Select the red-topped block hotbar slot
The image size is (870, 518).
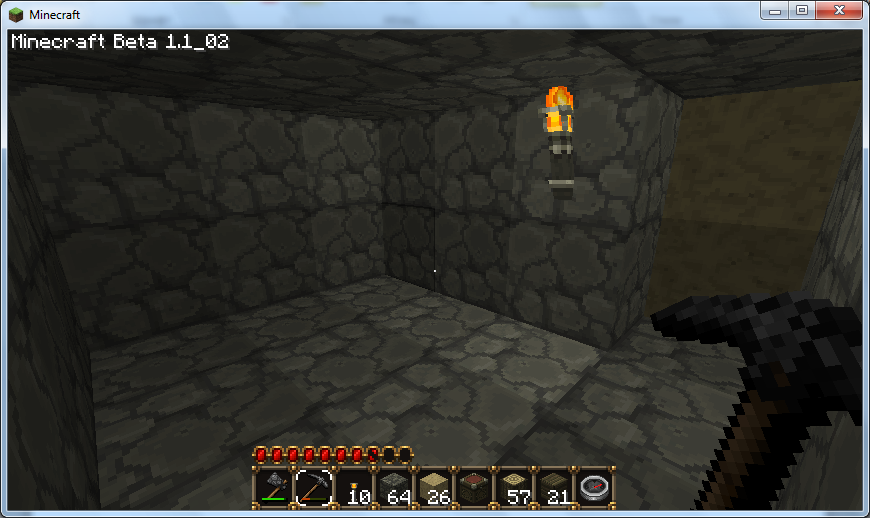click(473, 487)
